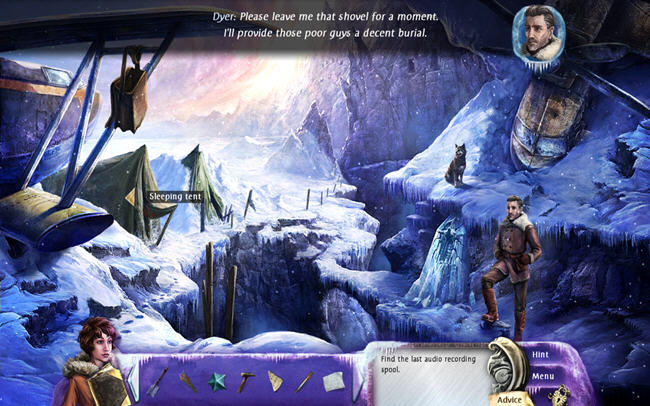
Task: Click the hooded stone figure hint statue
Action: [x=505, y=365]
